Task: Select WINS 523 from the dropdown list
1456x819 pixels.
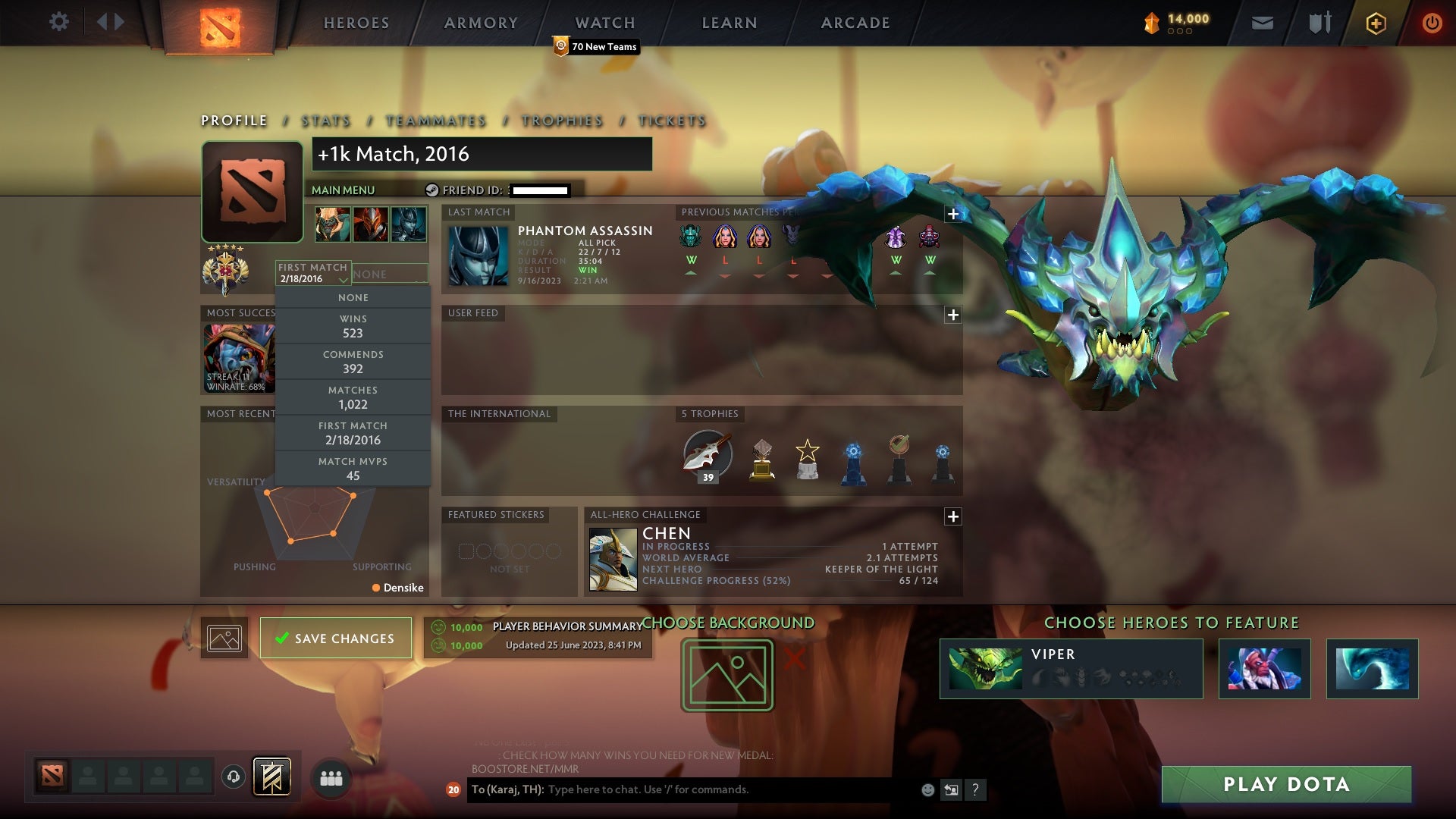Action: pos(353,326)
